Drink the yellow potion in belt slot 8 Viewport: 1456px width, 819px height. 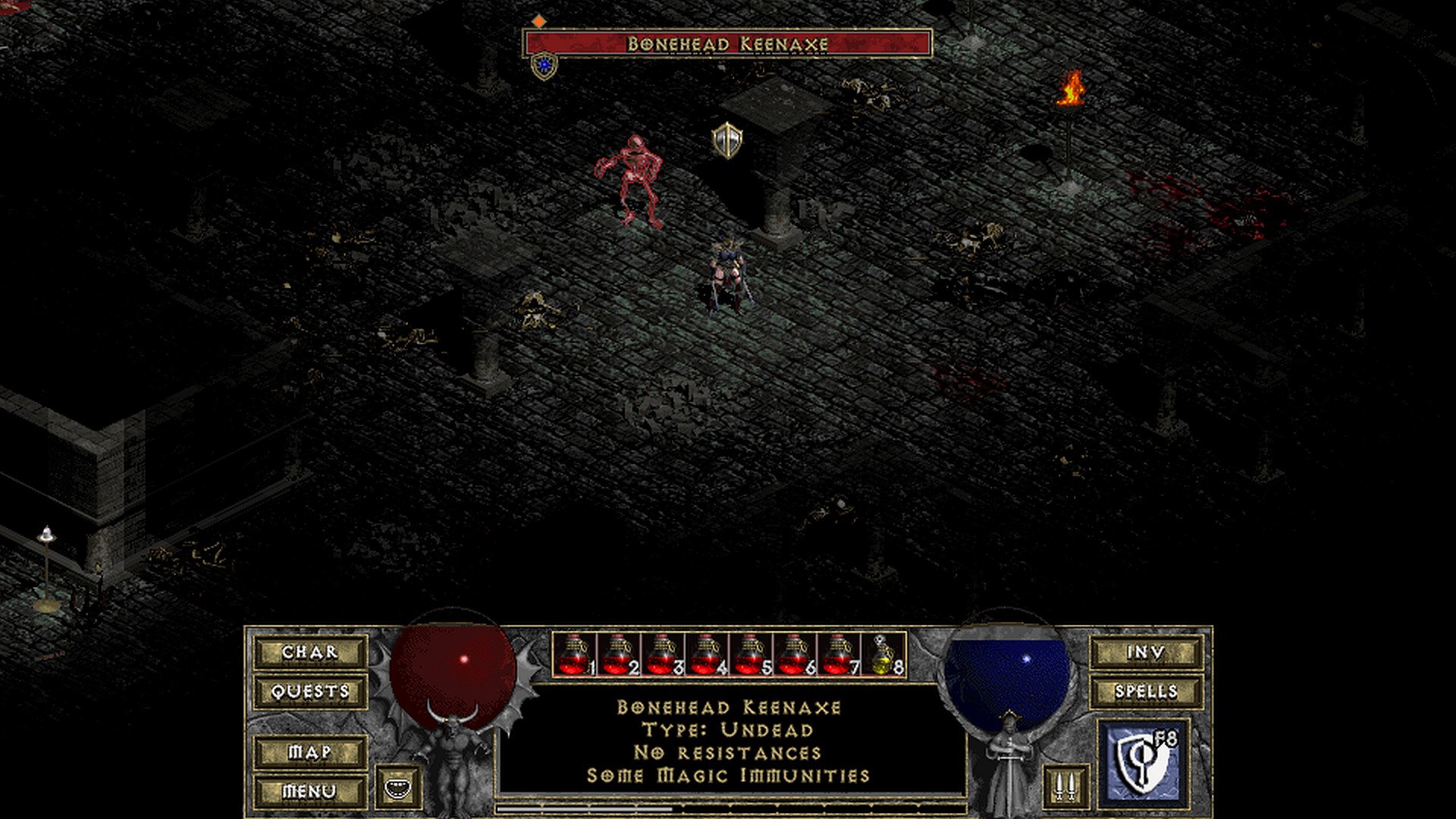tap(883, 655)
